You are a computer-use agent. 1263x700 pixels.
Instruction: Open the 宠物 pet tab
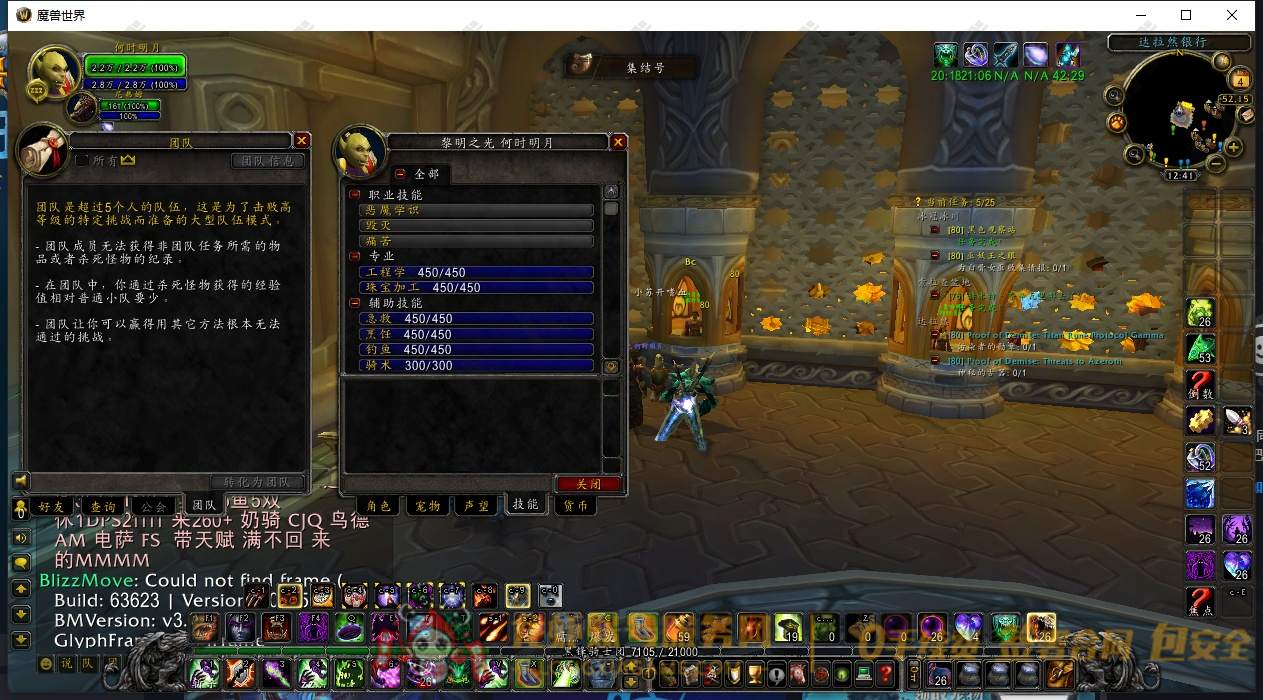click(428, 506)
